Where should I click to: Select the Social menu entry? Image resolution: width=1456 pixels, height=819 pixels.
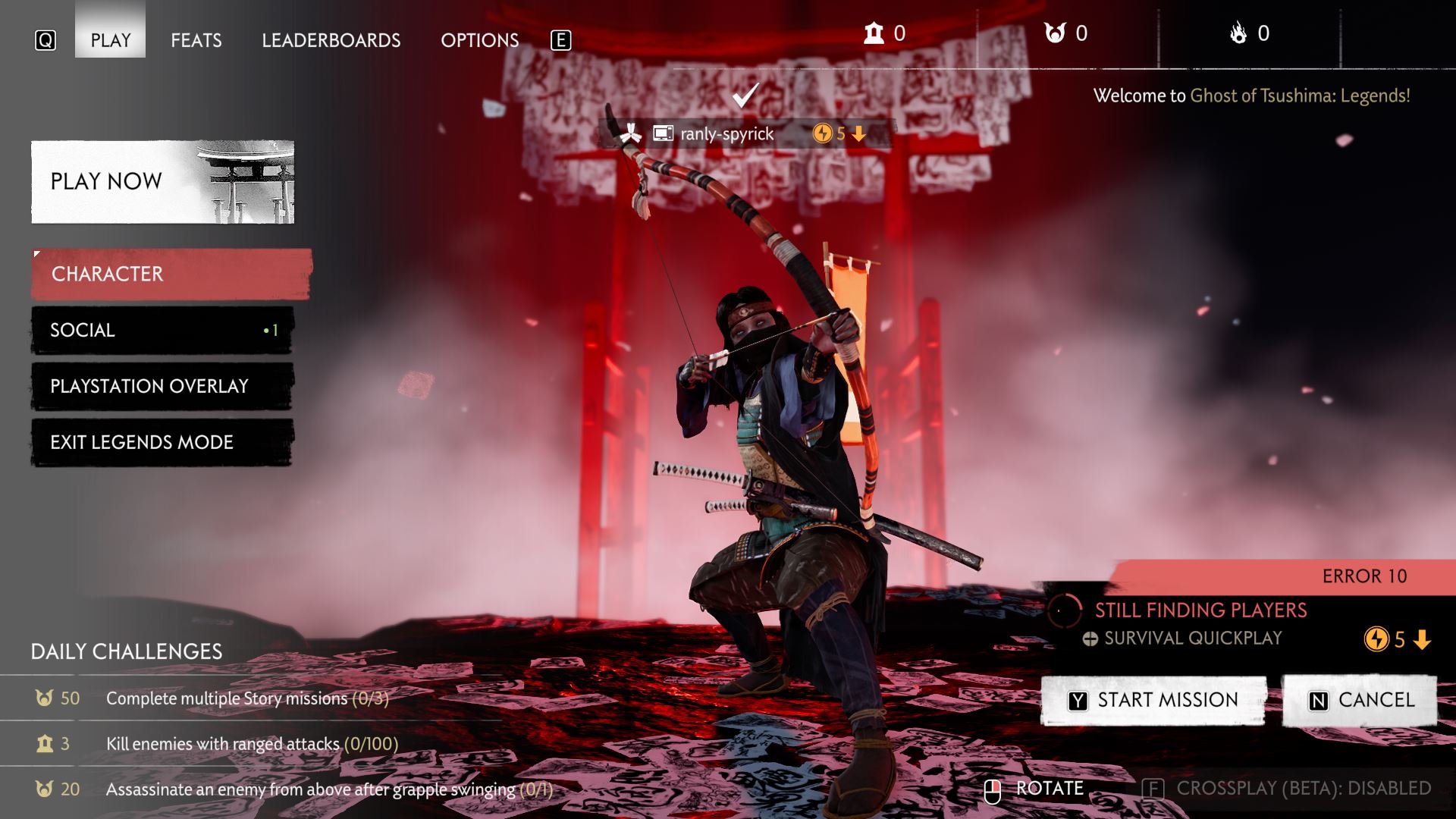click(x=162, y=330)
